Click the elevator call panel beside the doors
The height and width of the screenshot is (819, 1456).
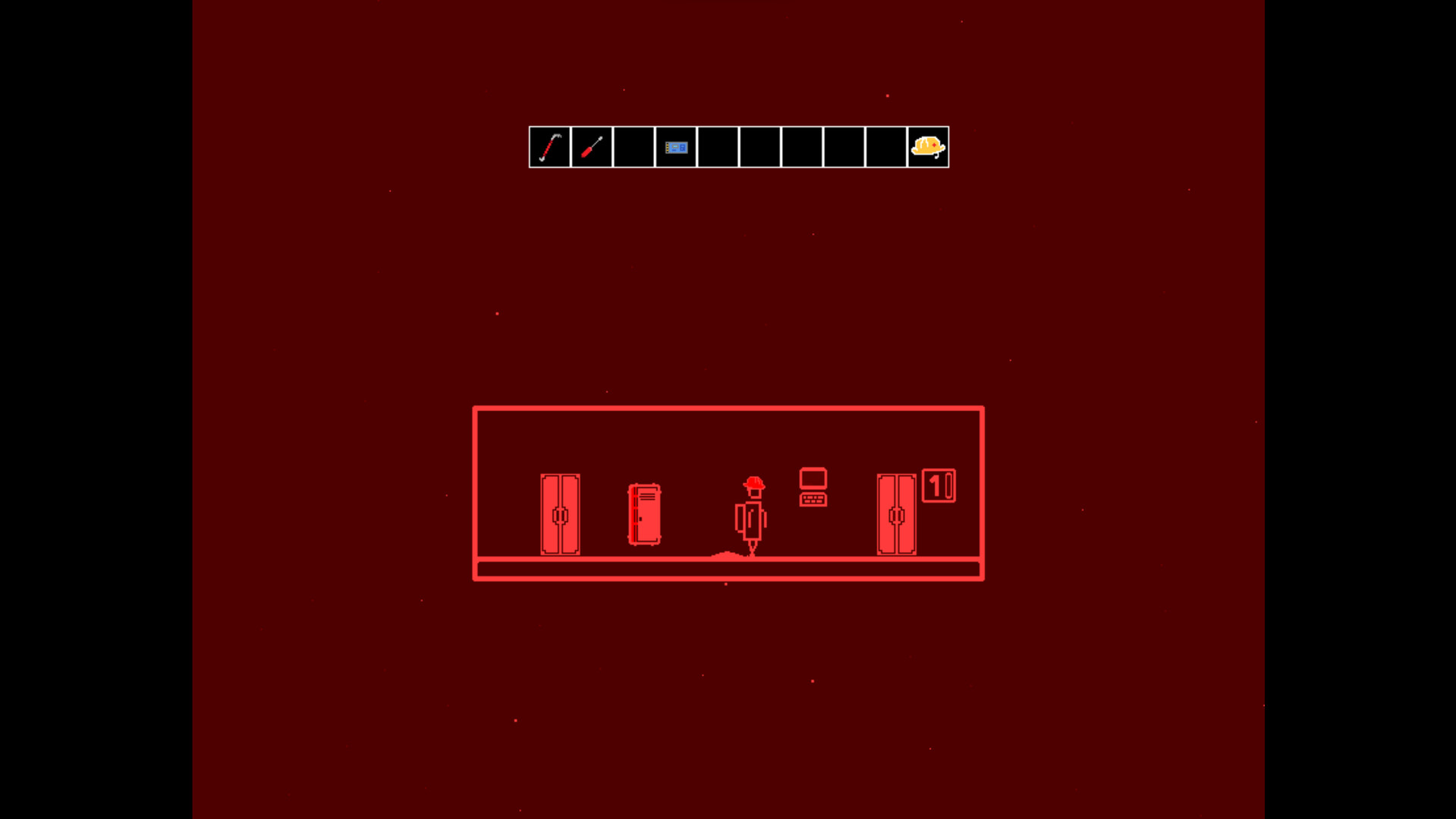[x=939, y=485]
